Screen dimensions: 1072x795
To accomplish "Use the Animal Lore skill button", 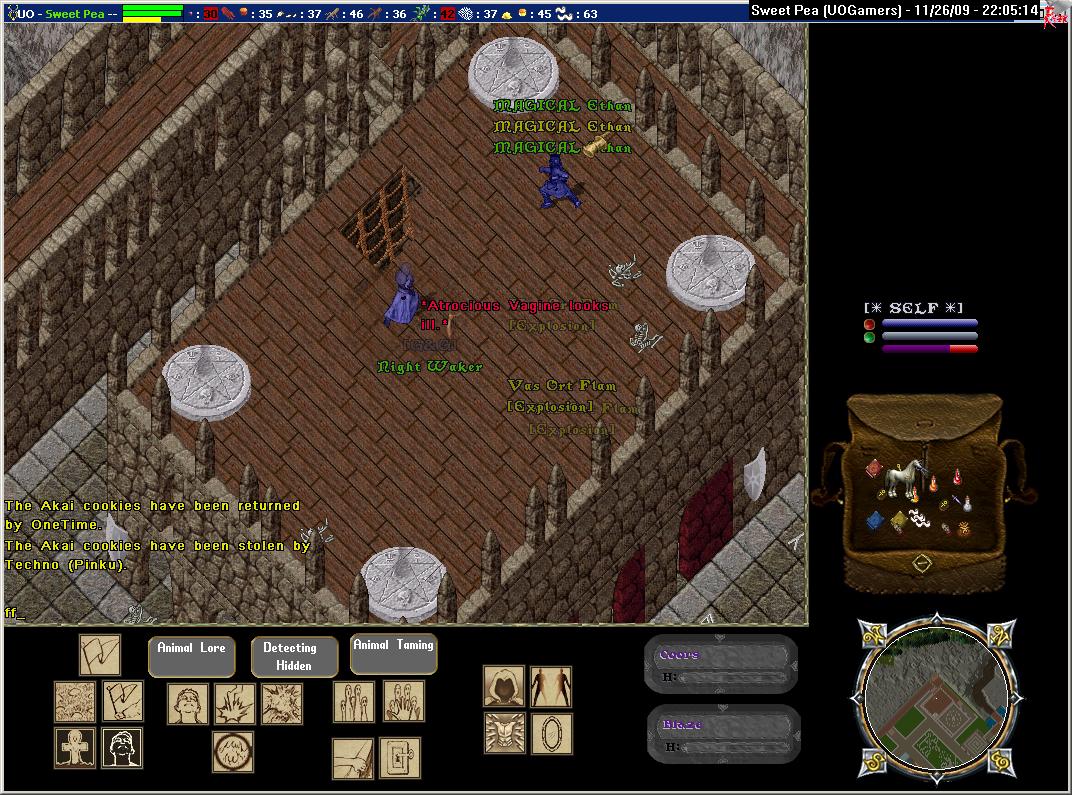I will pyautogui.click(x=191, y=656).
